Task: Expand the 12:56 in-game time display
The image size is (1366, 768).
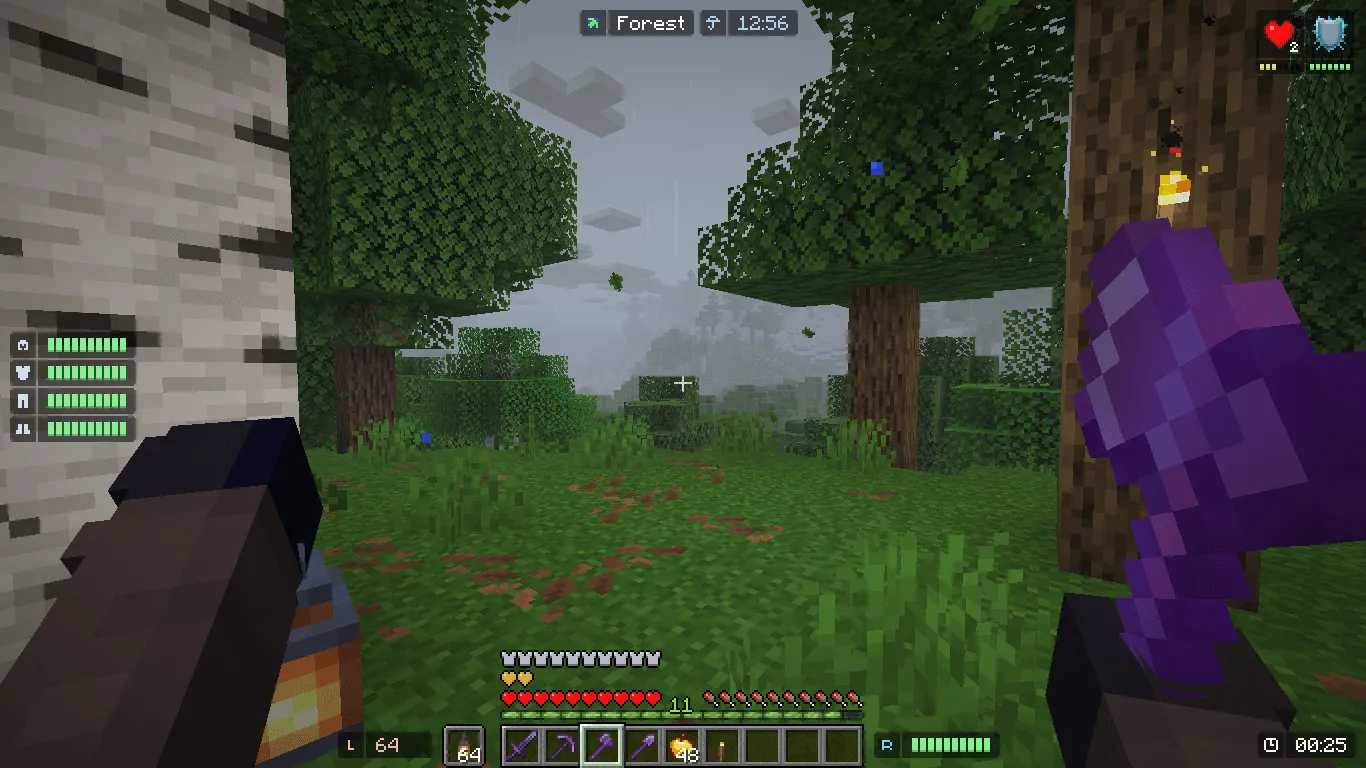Action: pos(763,23)
